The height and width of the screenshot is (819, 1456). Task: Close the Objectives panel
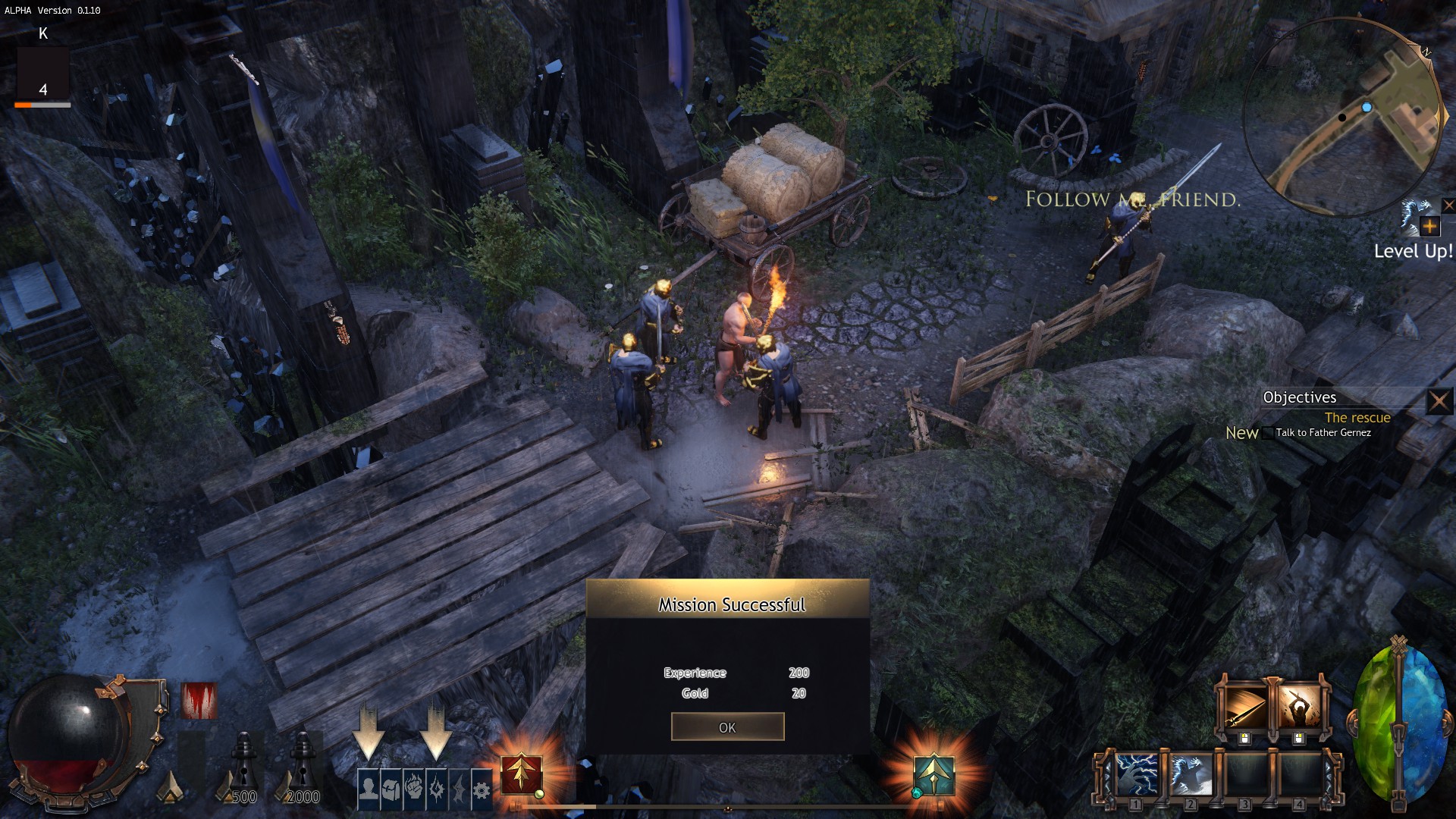[x=1439, y=400]
